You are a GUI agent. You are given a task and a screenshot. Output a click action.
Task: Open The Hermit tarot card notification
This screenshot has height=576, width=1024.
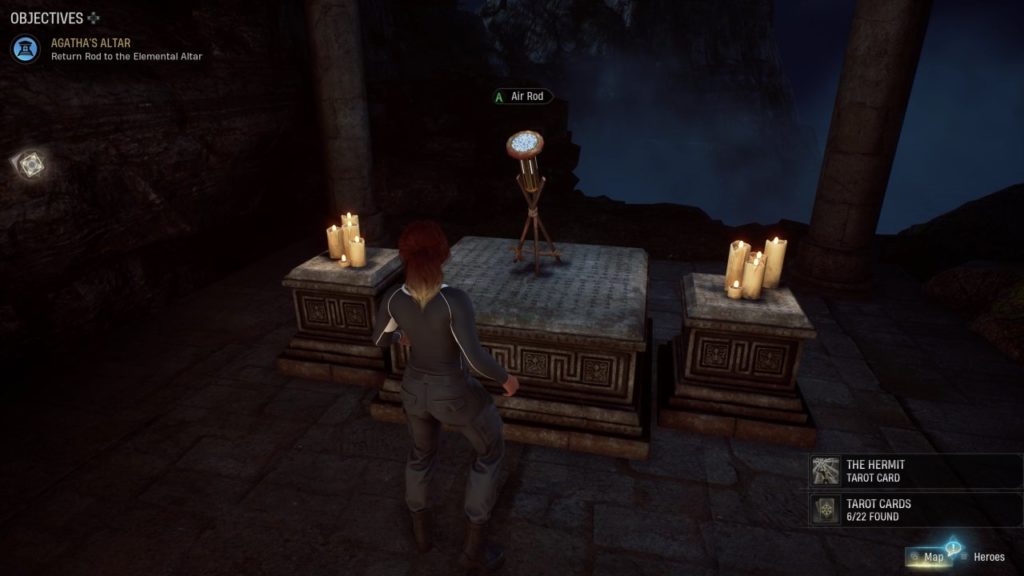point(914,471)
